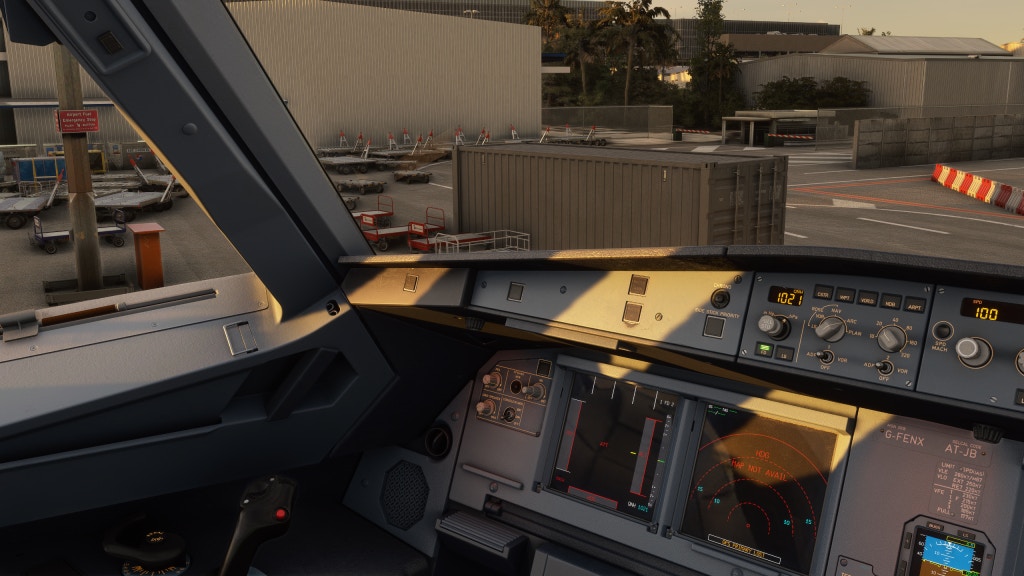1024x576 pixels.
Task: Turn off the green-lit FD button
Action: 764,349
